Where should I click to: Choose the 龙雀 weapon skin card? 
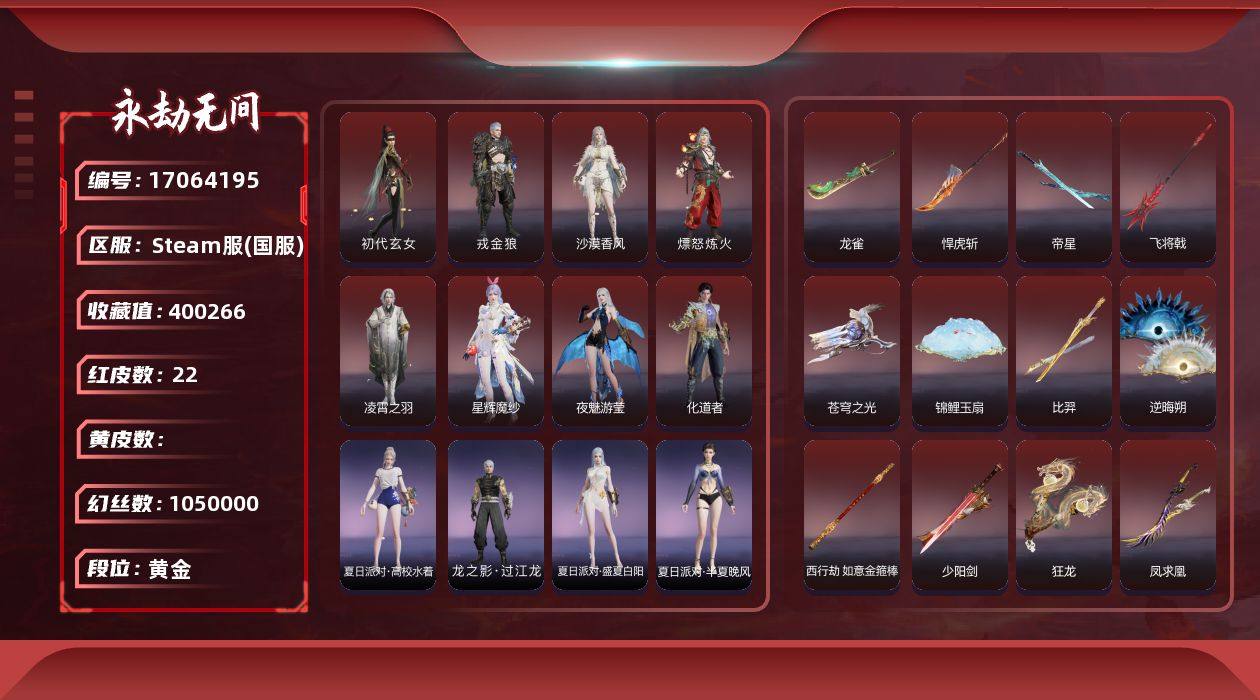(x=852, y=187)
